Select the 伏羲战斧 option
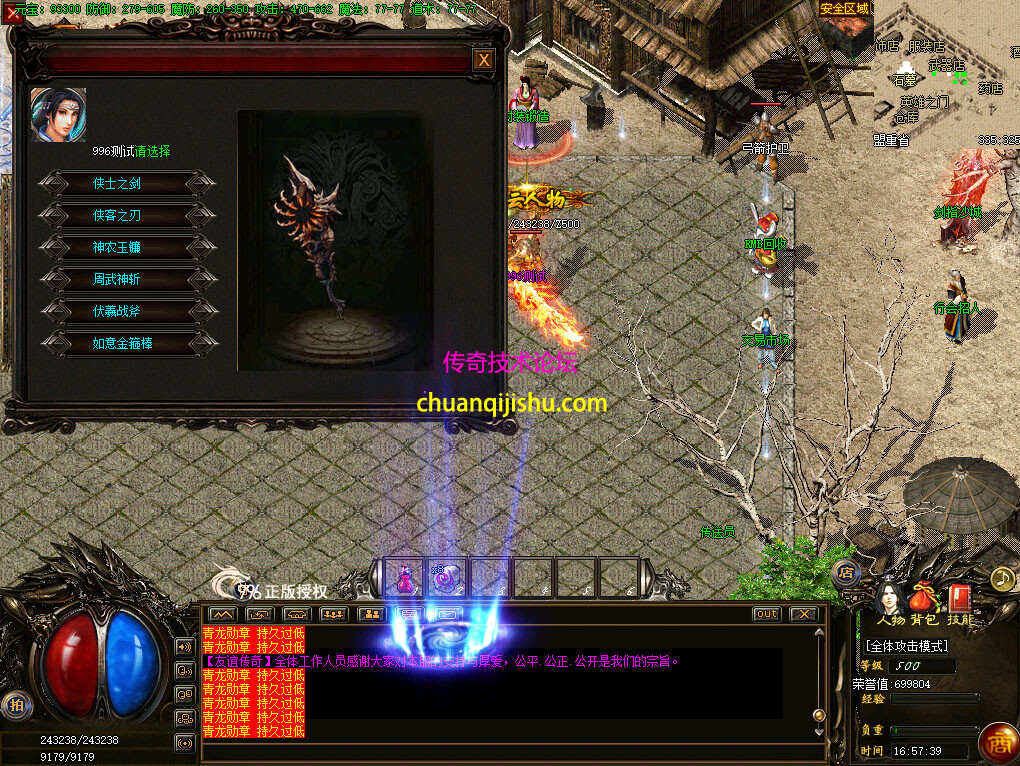The width and height of the screenshot is (1020, 766). [x=126, y=311]
